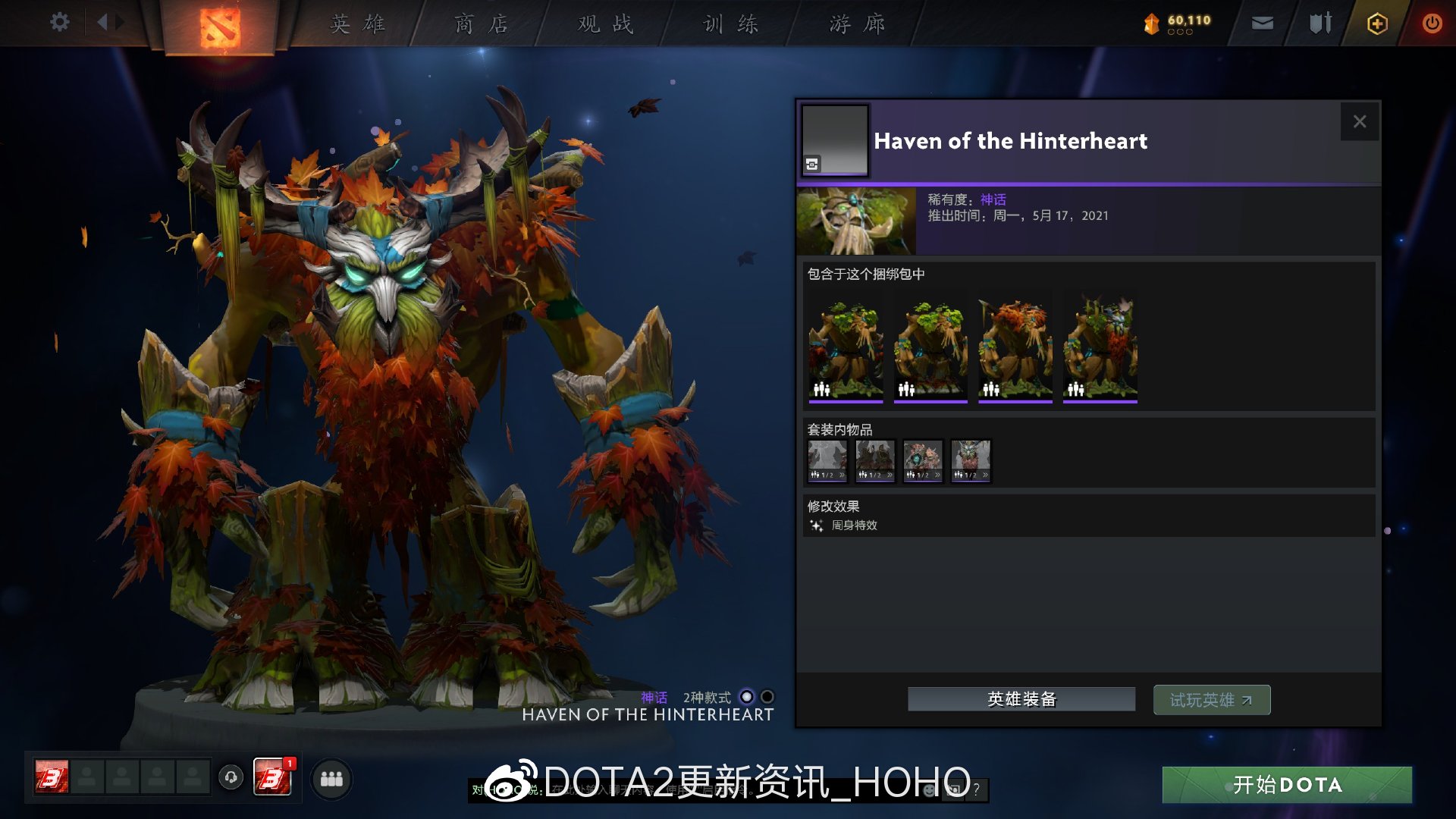The image size is (1456, 819).
Task: Open the mail notifications icon
Action: pyautogui.click(x=1261, y=23)
